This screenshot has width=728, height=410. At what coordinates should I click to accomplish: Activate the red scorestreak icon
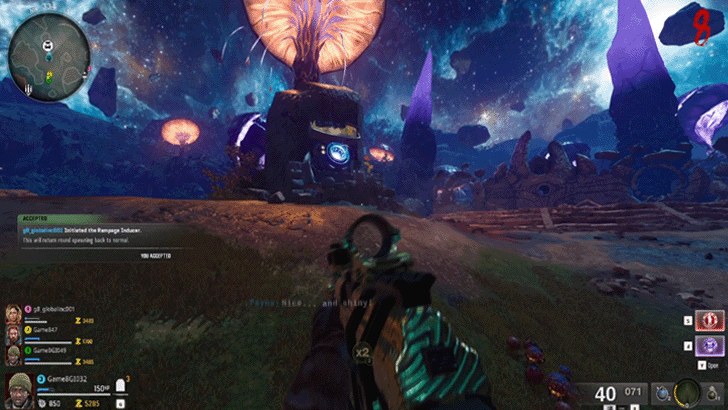click(709, 320)
